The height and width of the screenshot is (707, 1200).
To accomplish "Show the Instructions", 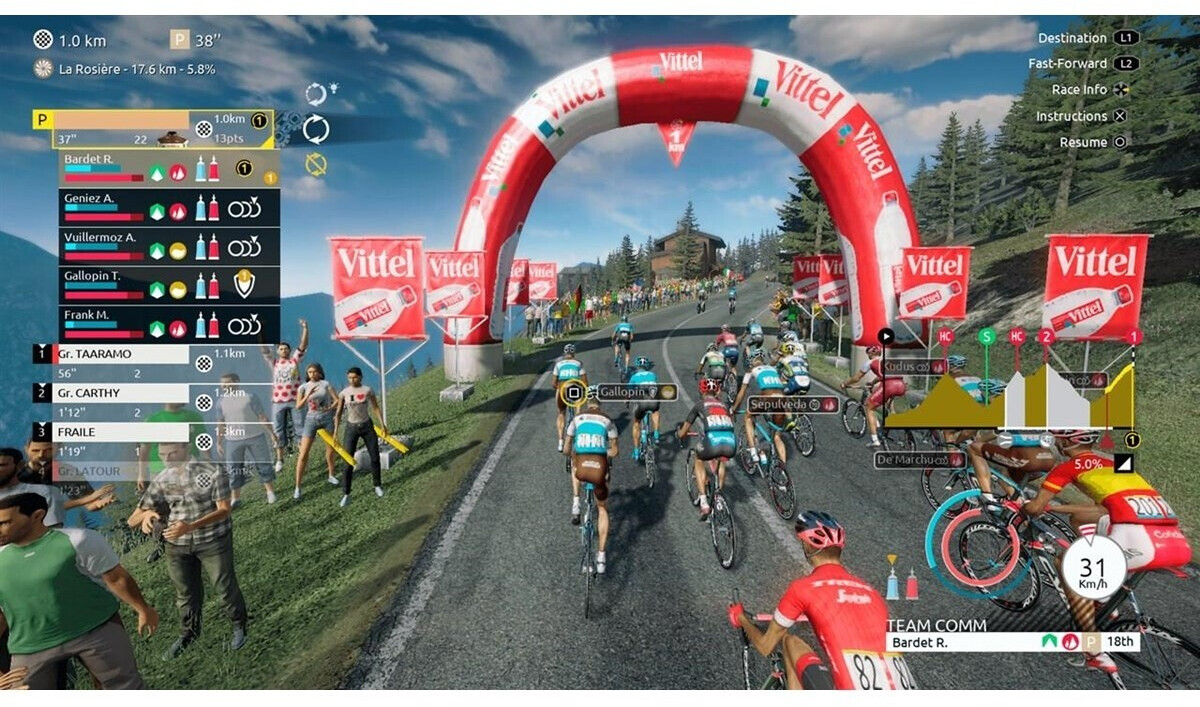I will click(1071, 116).
